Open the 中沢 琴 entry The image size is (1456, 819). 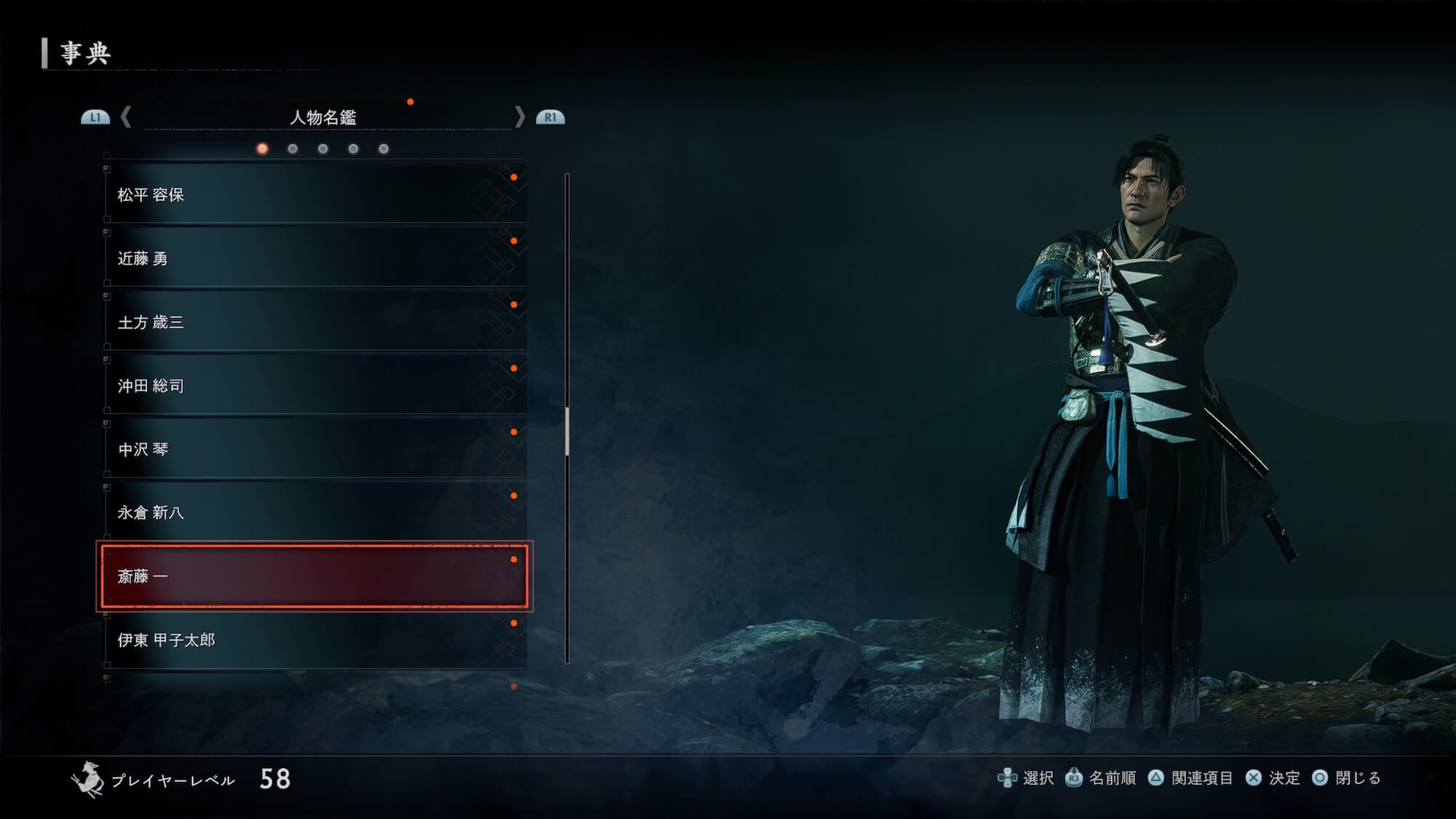coord(314,449)
